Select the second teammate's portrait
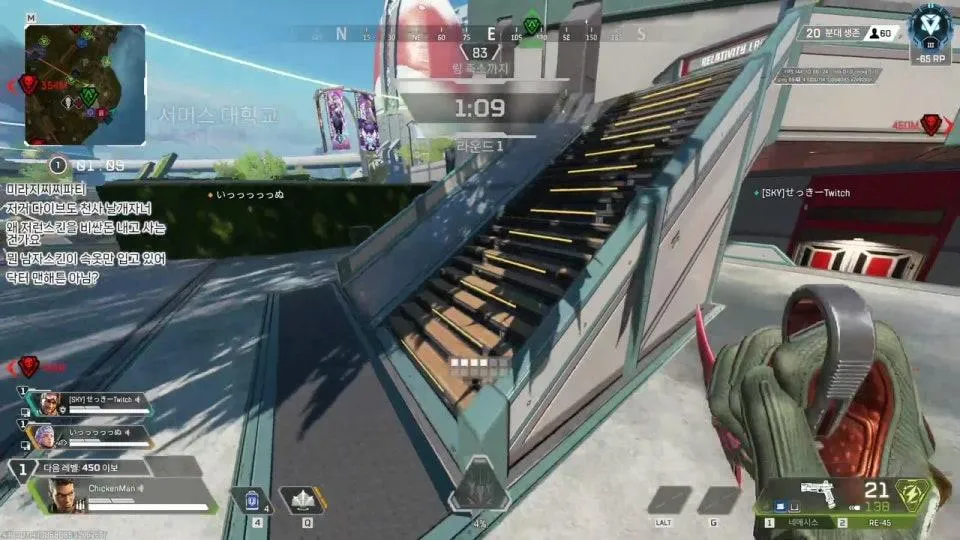The image size is (960, 540). 43,436
